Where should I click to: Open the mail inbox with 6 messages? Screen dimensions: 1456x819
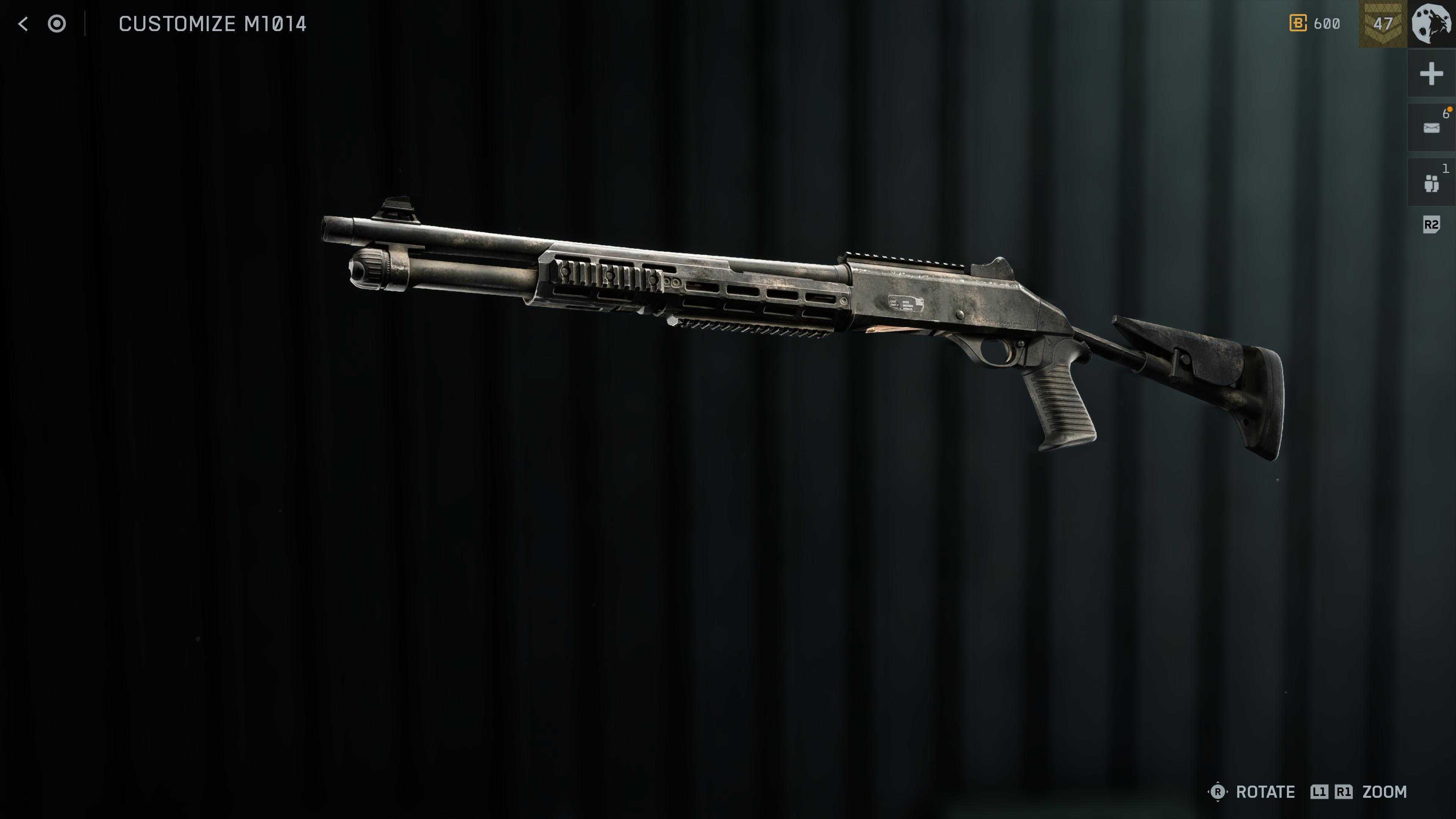tap(1431, 128)
